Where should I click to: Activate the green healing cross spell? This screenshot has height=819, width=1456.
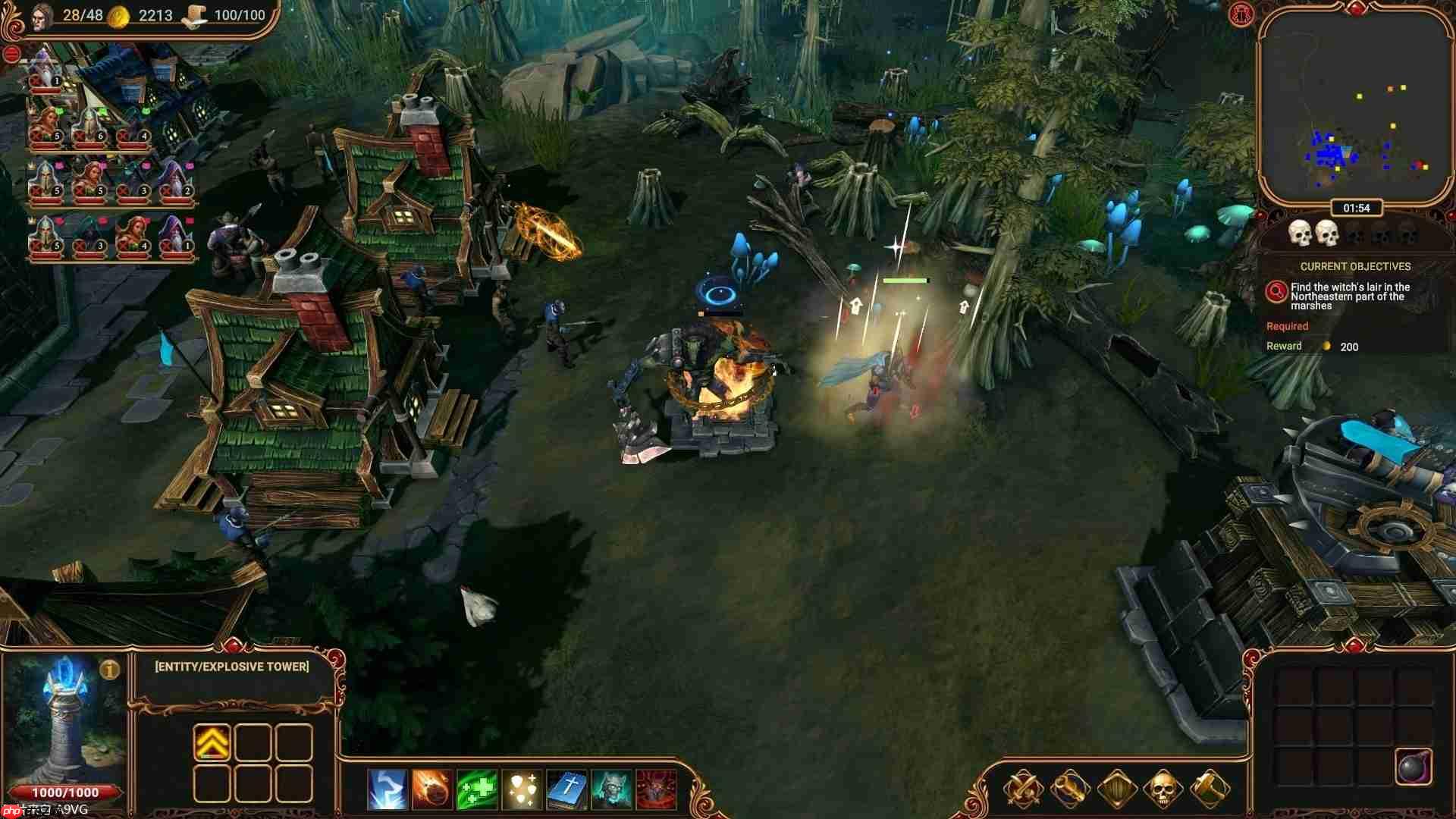[x=477, y=789]
